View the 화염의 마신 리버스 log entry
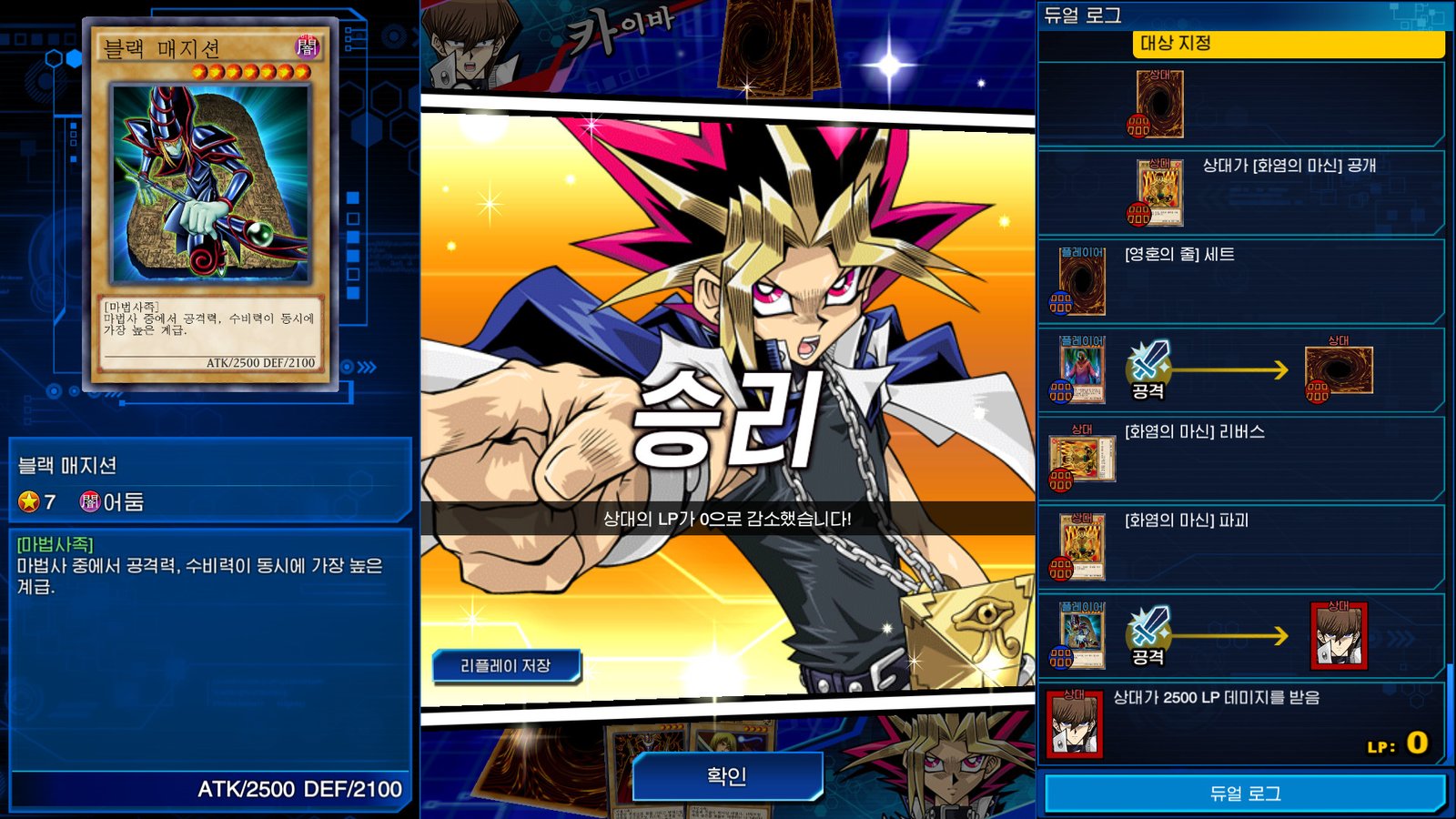This screenshot has height=819, width=1456. (1241, 458)
